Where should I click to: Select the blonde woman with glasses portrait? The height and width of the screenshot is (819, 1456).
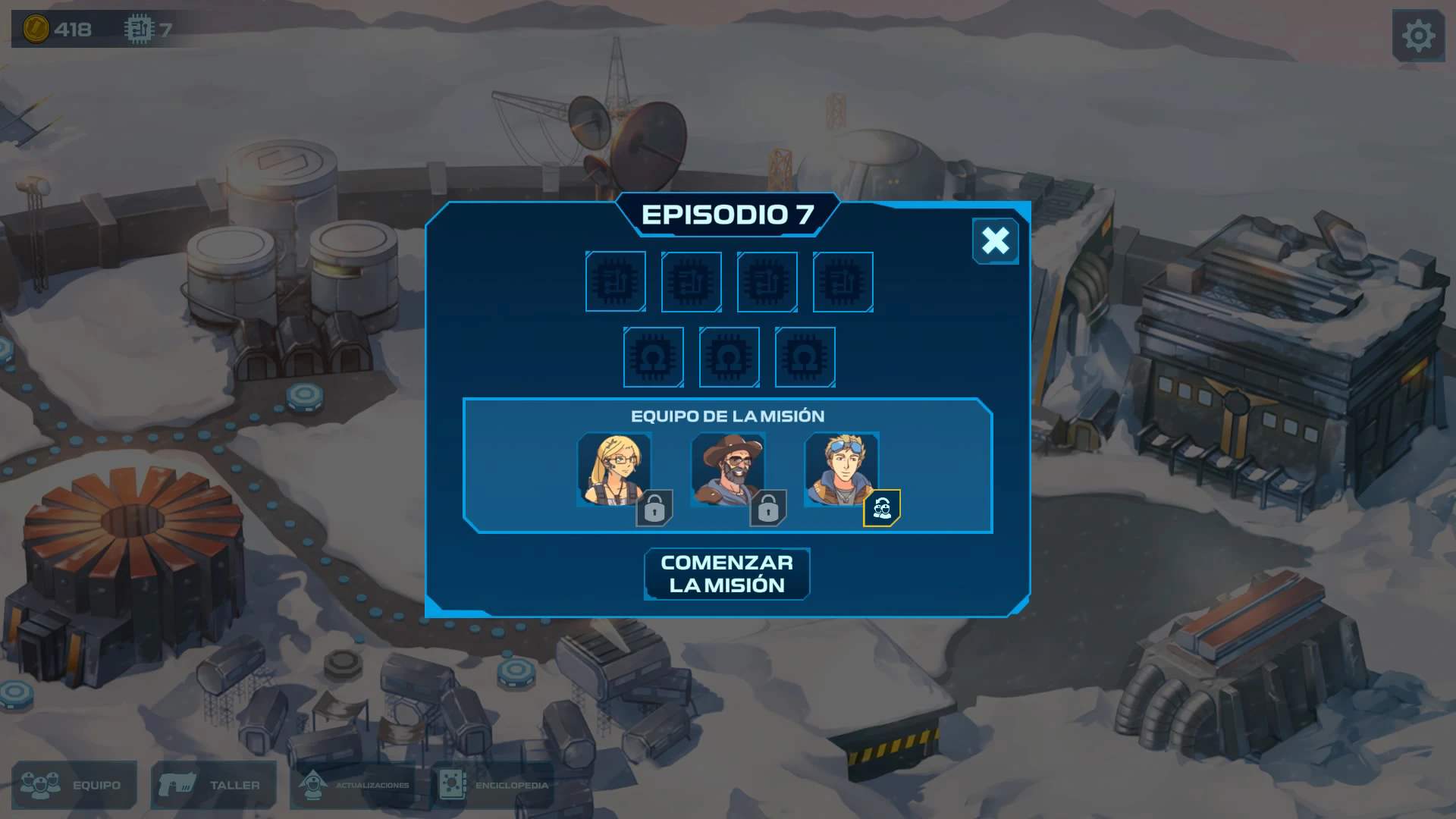pos(613,469)
